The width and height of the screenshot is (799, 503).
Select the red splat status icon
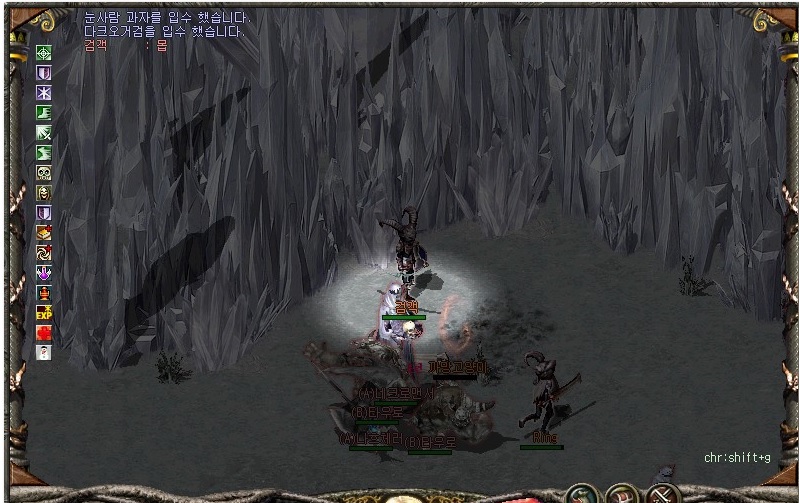[44, 332]
